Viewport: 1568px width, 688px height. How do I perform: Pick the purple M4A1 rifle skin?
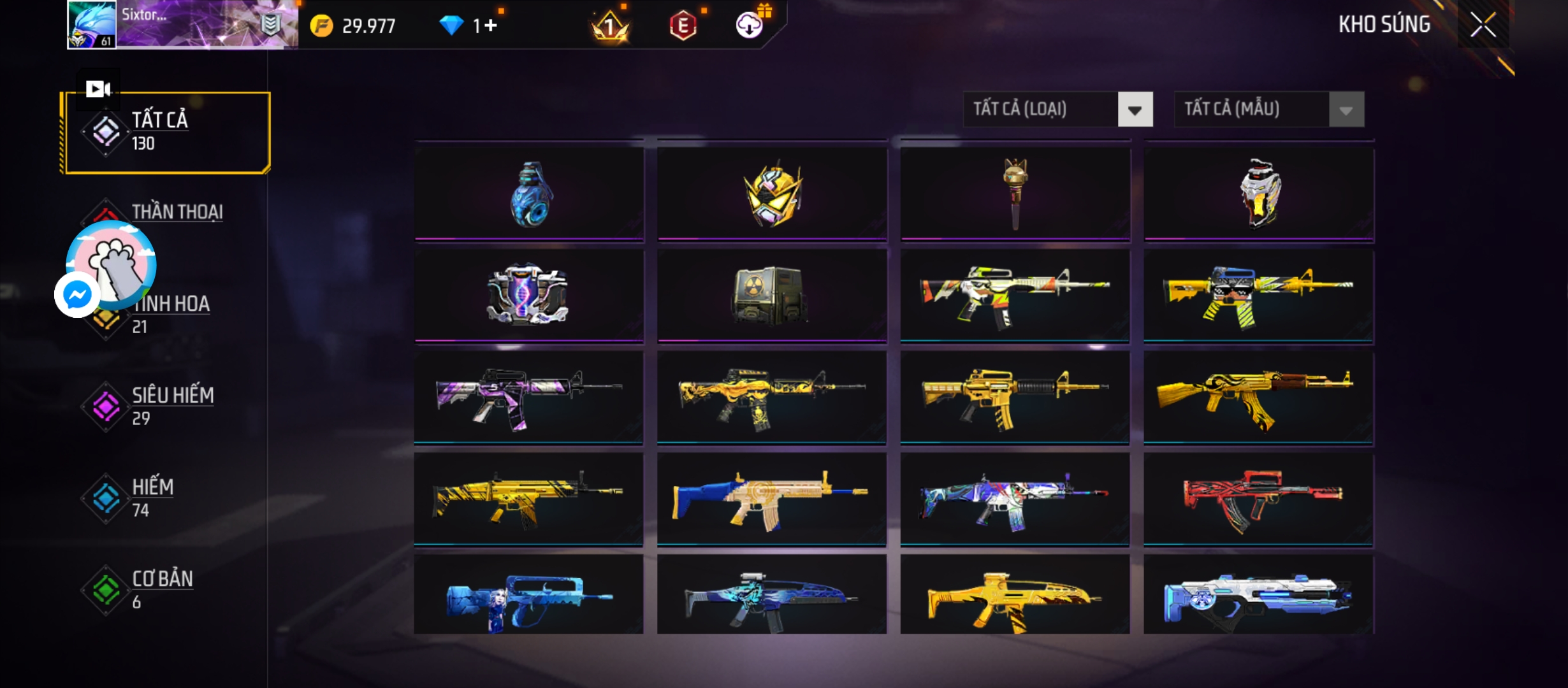(x=529, y=398)
